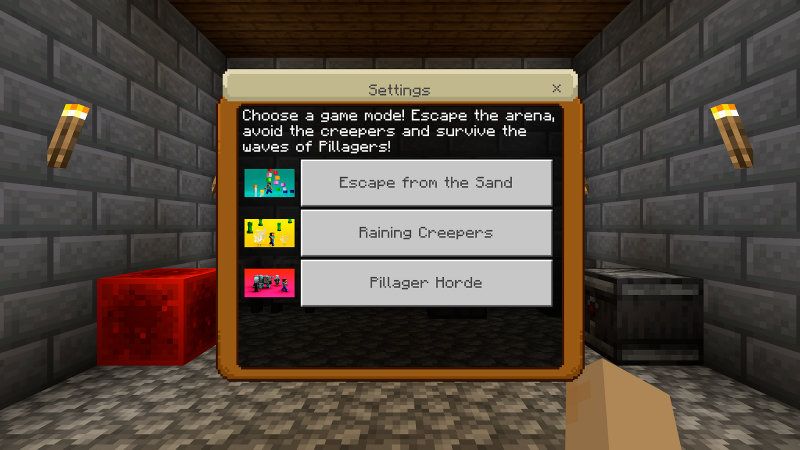Click the Escape from the Sand thumbnail
The height and width of the screenshot is (450, 800).
[x=269, y=183]
